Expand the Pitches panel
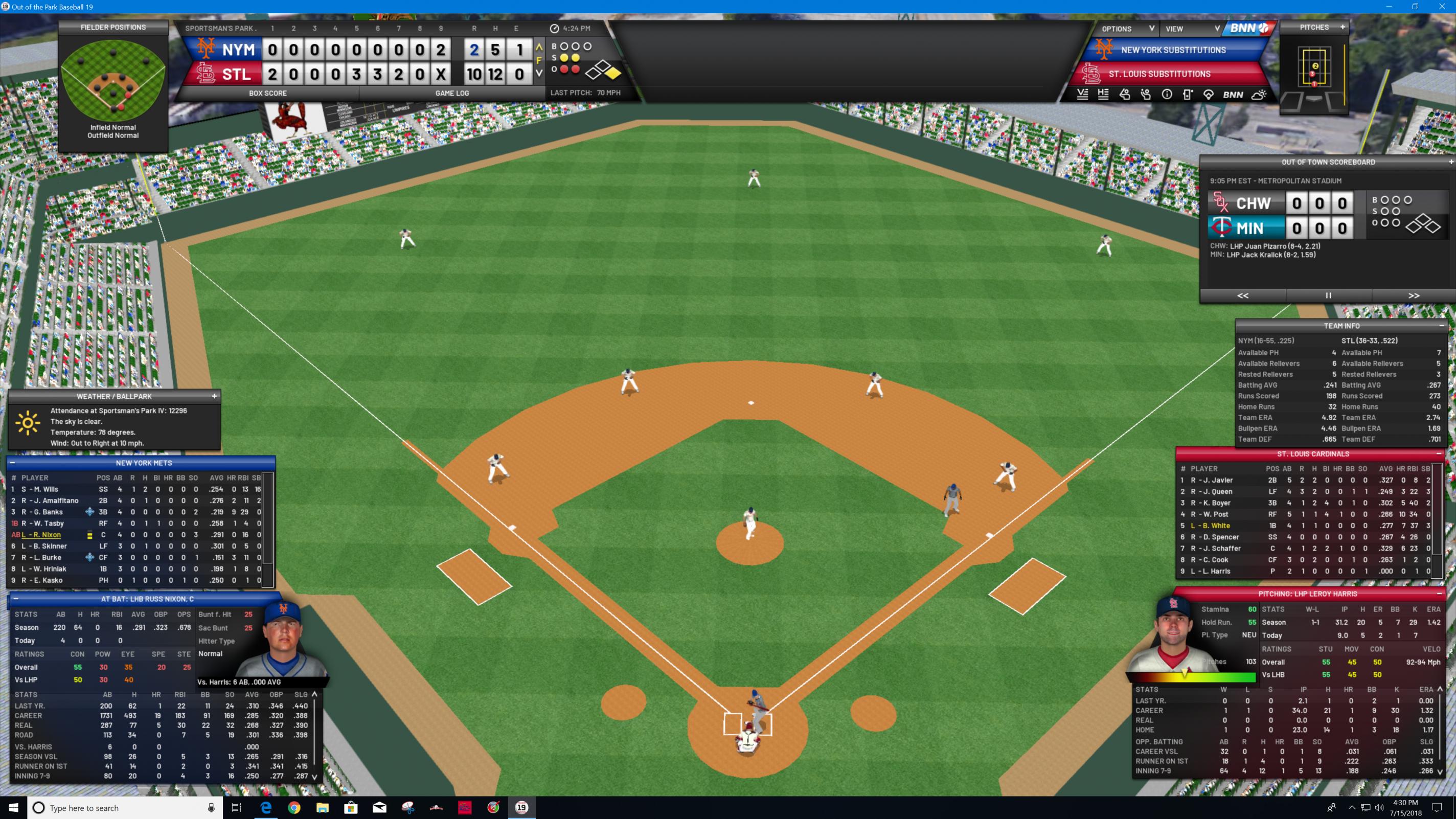The image size is (1456, 819). tap(1343, 27)
